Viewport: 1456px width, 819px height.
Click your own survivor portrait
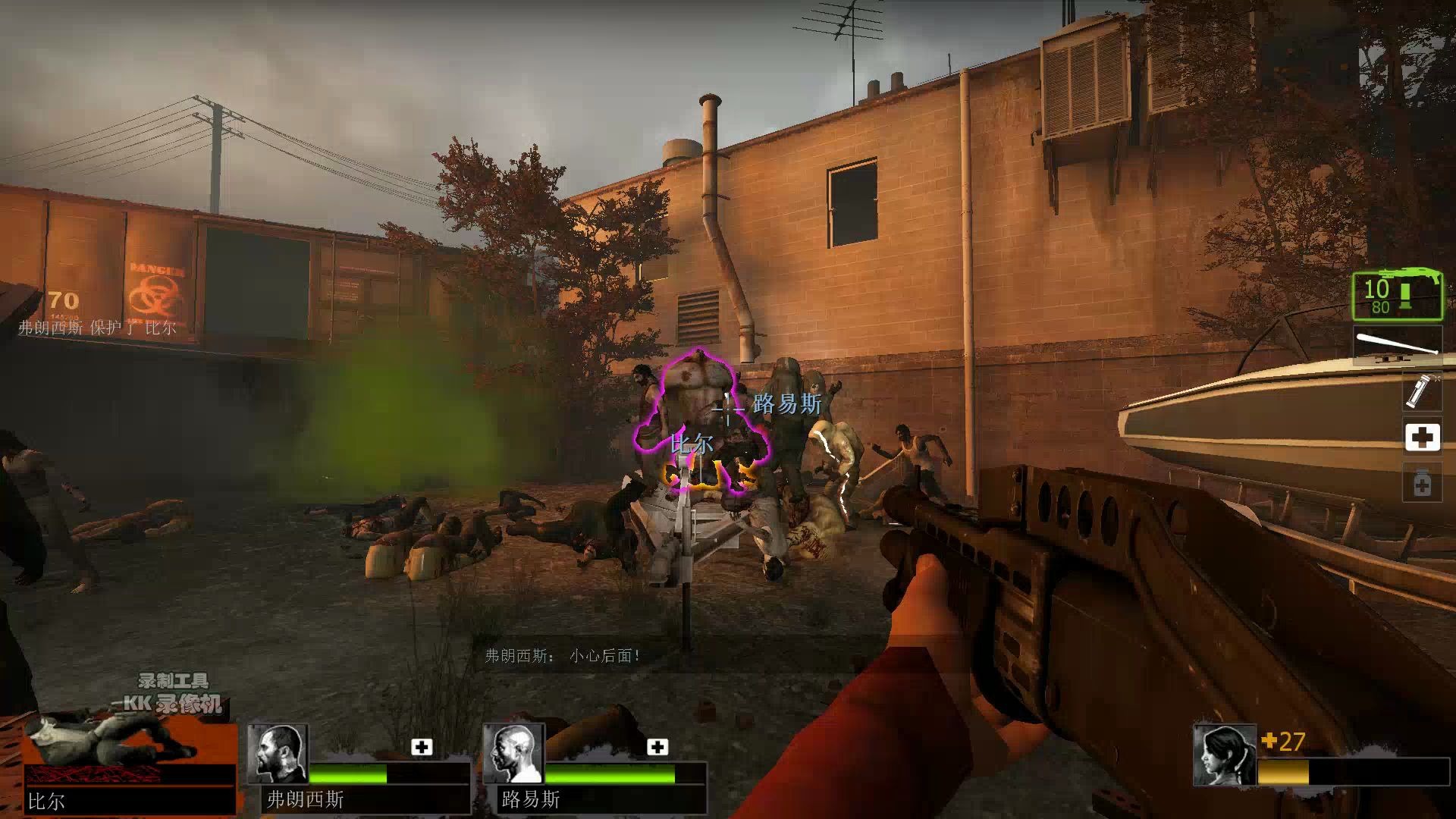(1224, 755)
